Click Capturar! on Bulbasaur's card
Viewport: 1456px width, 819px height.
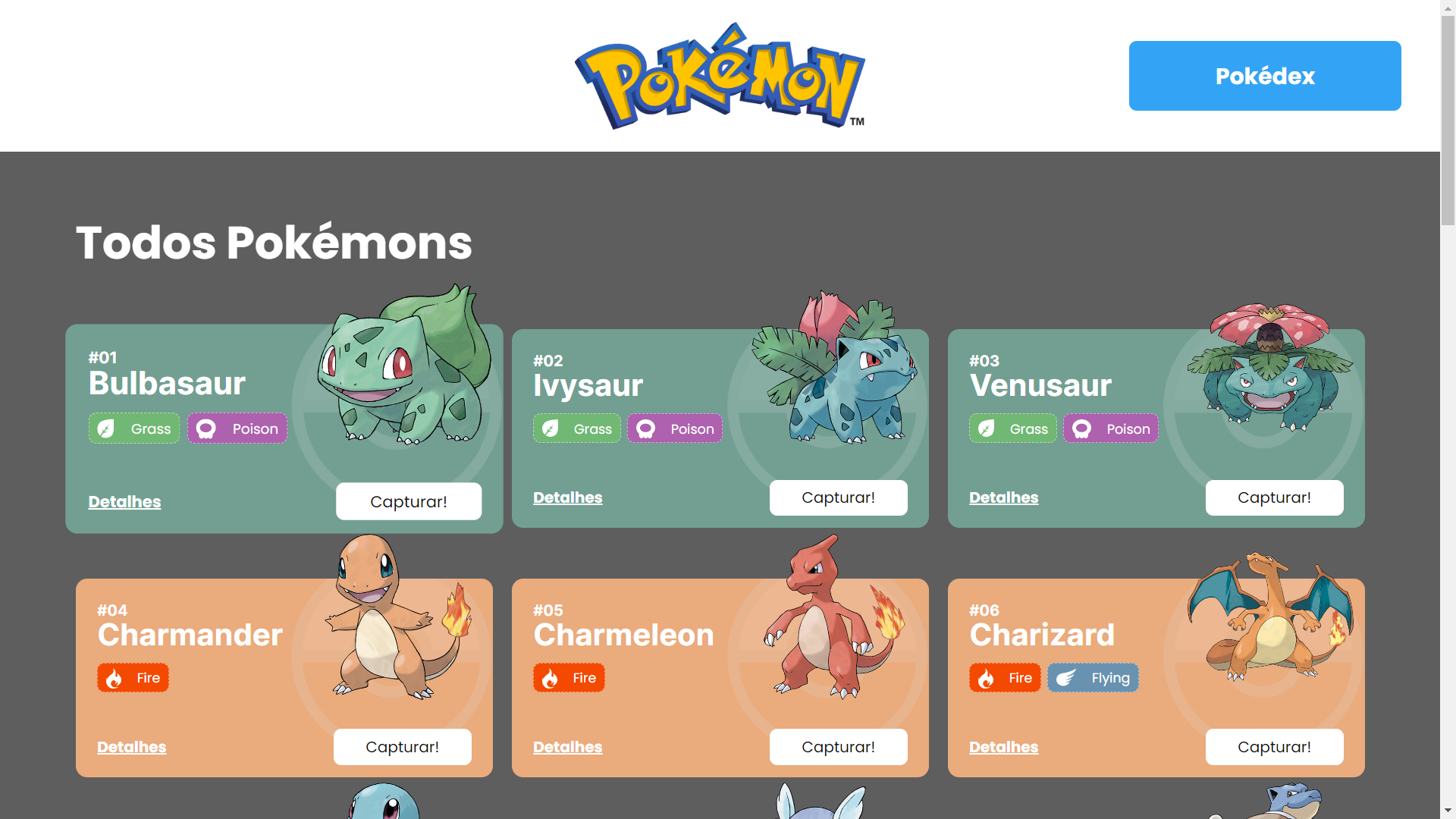click(x=408, y=501)
